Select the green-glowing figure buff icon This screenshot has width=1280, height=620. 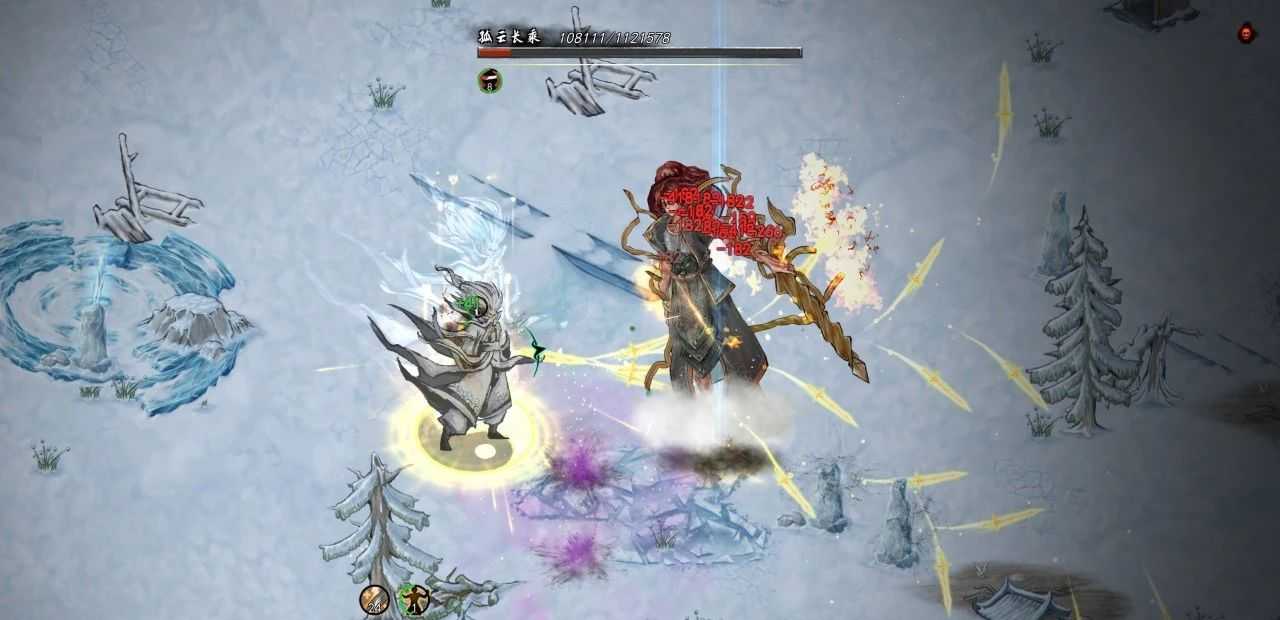coord(413,599)
